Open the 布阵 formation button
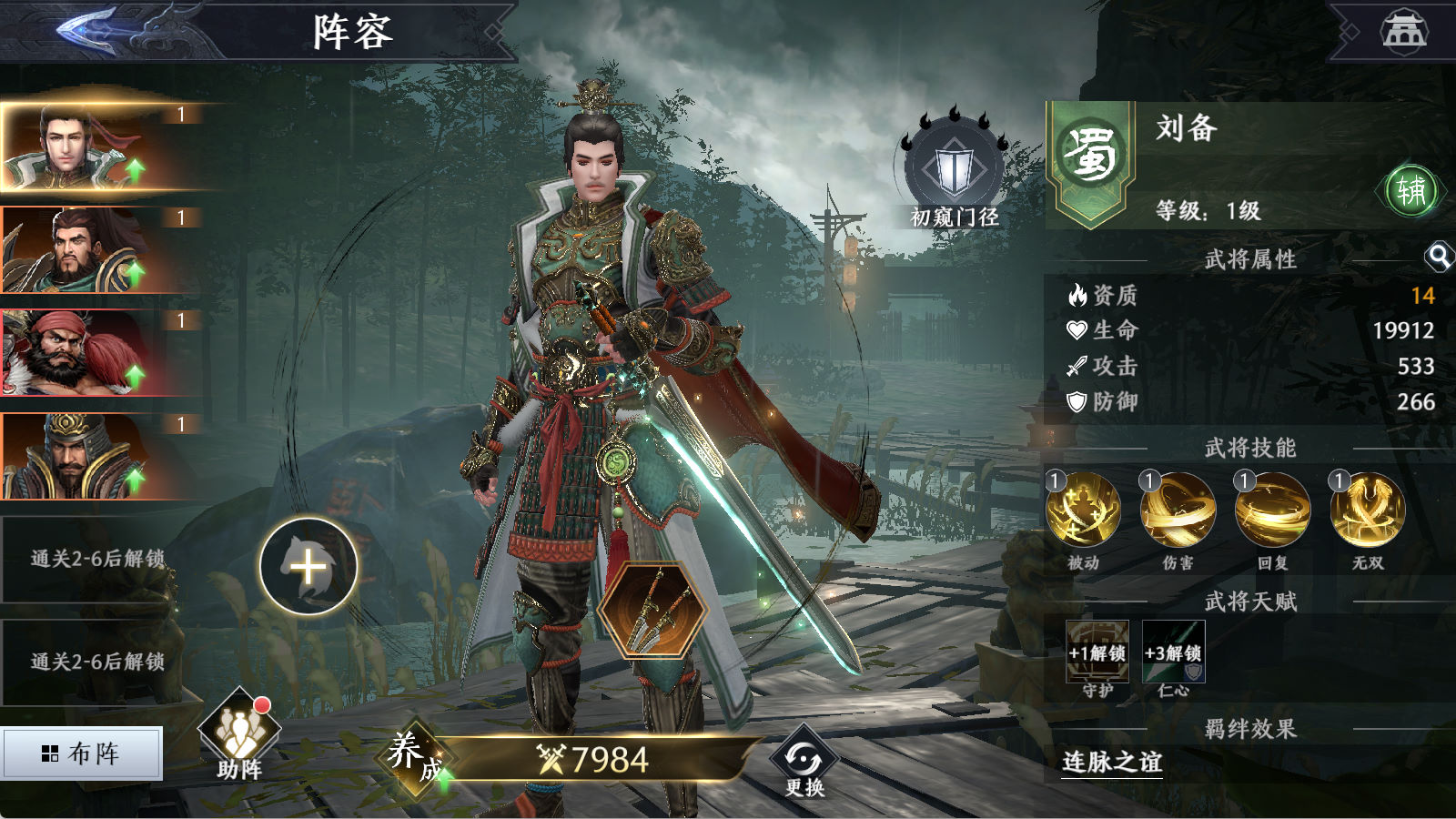Viewport: 1456px width, 819px height. point(82,753)
